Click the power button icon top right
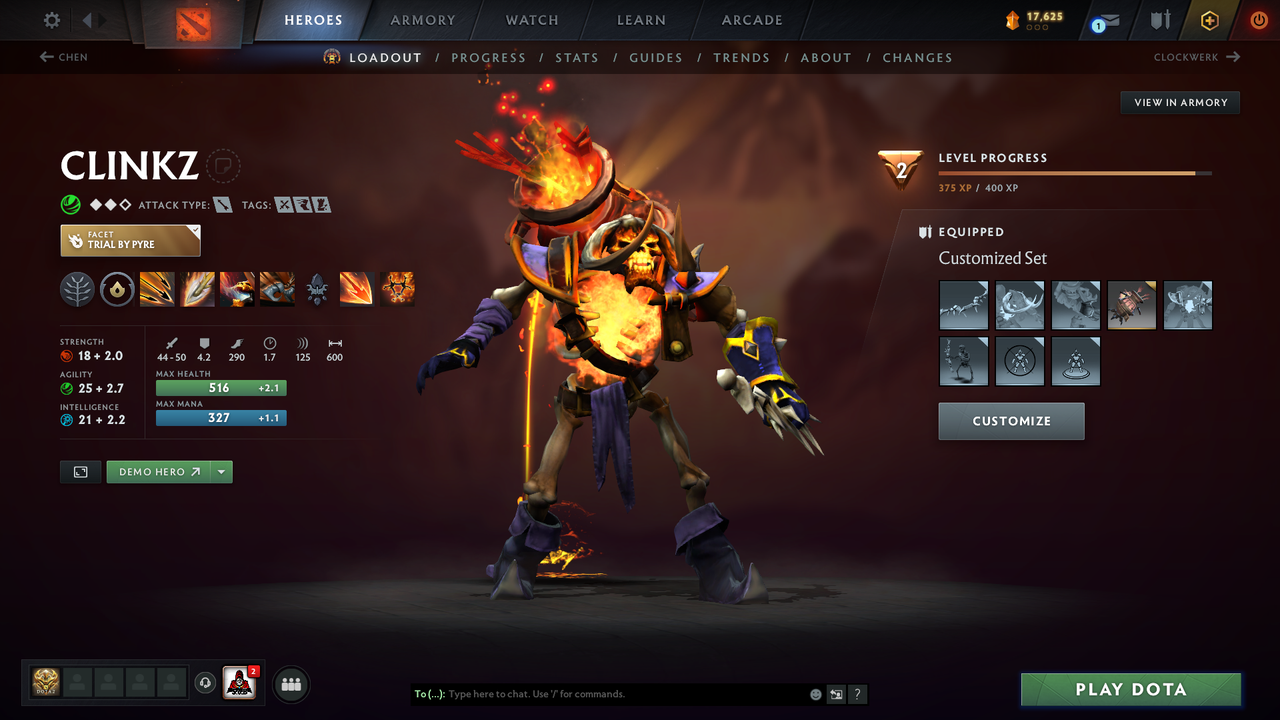The height and width of the screenshot is (720, 1280). pyautogui.click(x=1258, y=19)
